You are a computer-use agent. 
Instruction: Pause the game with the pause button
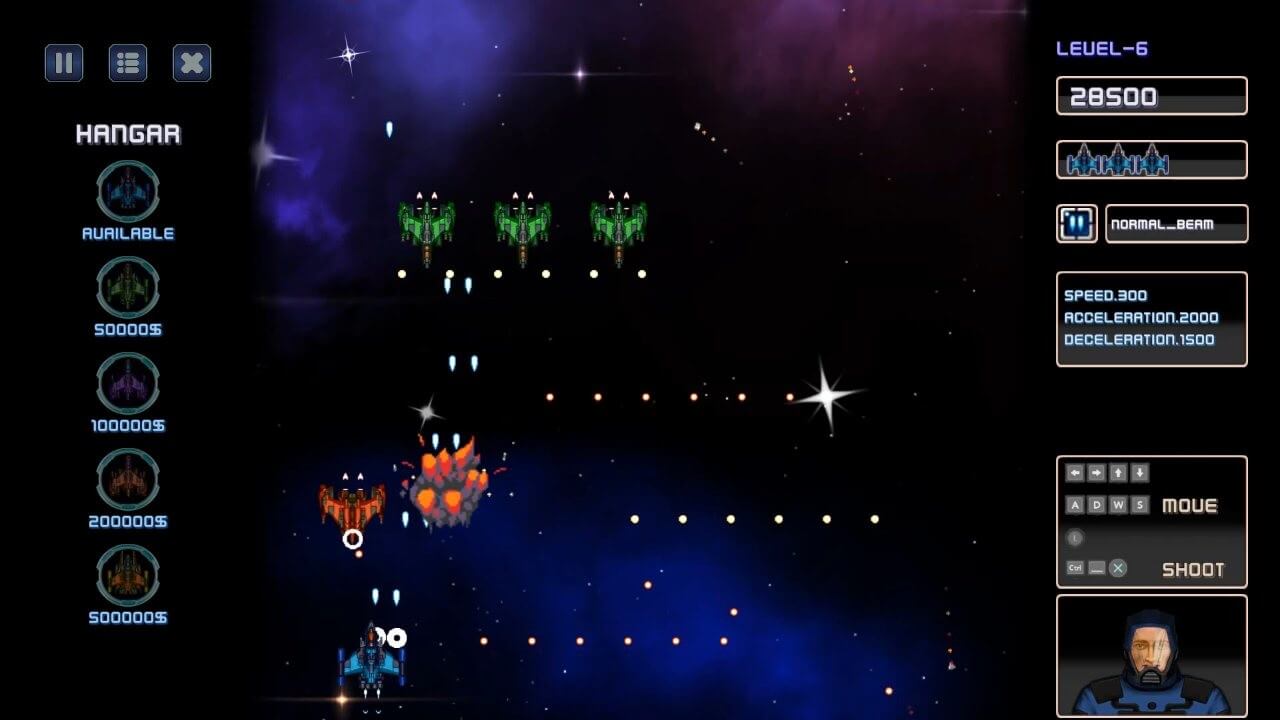(x=64, y=63)
